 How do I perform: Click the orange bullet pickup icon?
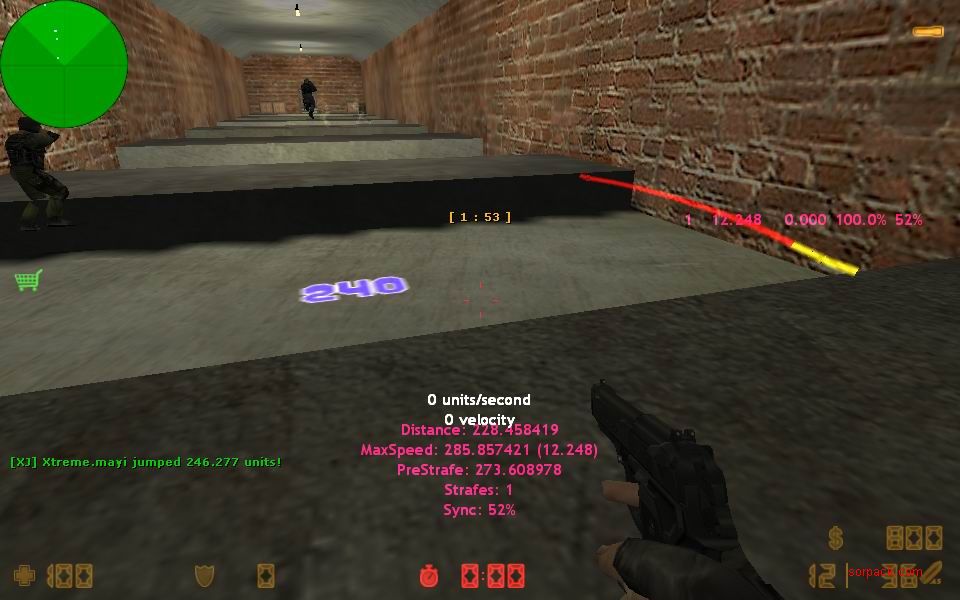click(x=928, y=32)
